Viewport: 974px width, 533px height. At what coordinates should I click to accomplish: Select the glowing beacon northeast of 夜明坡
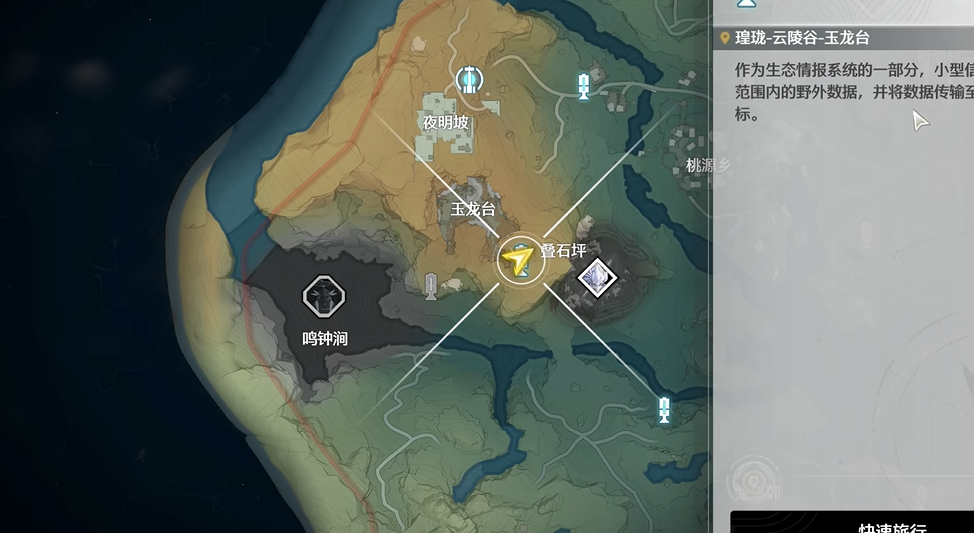pos(584,87)
